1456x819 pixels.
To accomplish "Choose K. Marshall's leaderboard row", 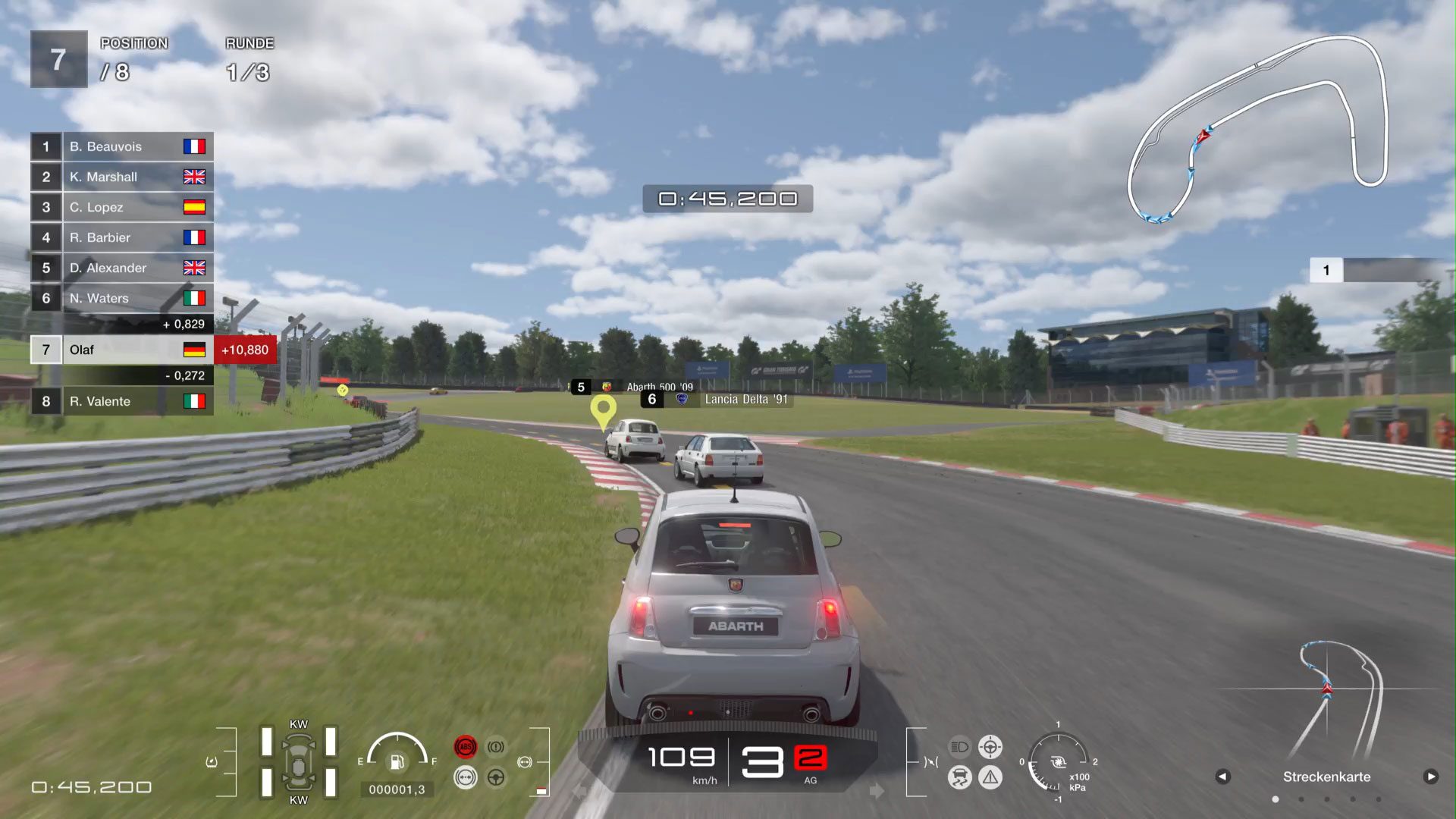I will (121, 177).
